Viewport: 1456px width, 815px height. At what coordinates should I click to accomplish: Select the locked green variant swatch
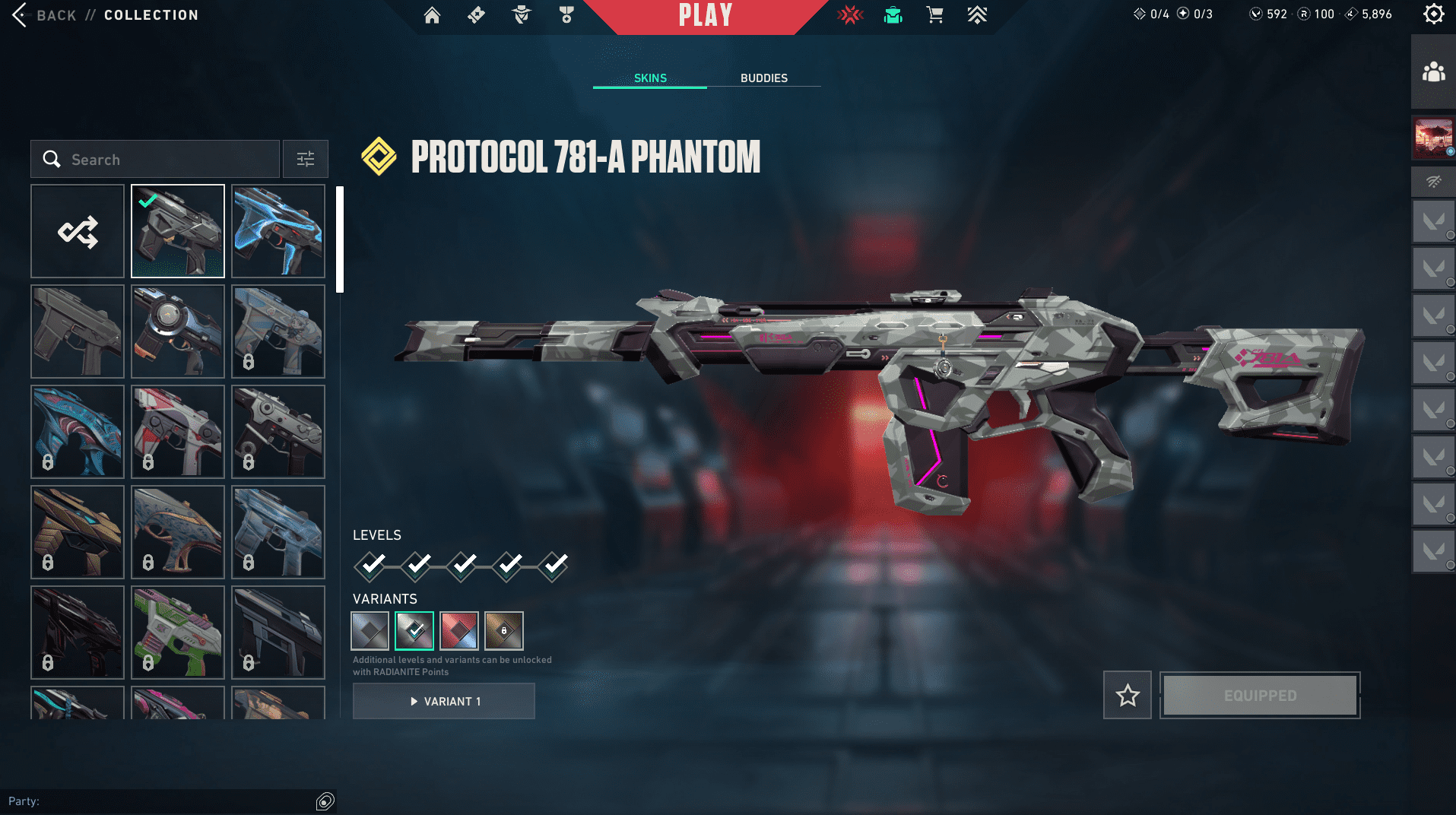point(504,631)
